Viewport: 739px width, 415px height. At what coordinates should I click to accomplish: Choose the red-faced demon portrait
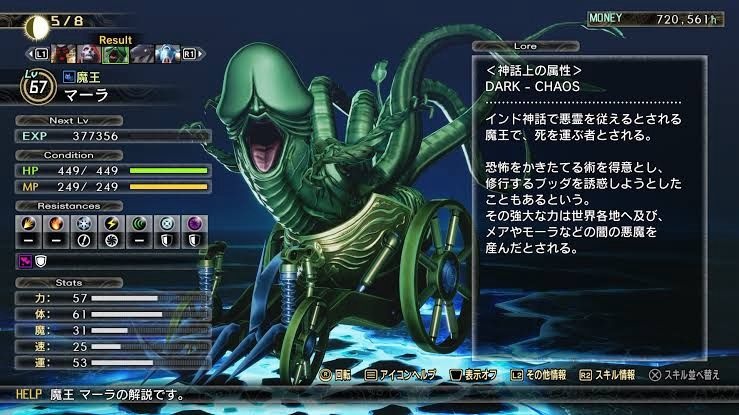pyautogui.click(x=64, y=52)
